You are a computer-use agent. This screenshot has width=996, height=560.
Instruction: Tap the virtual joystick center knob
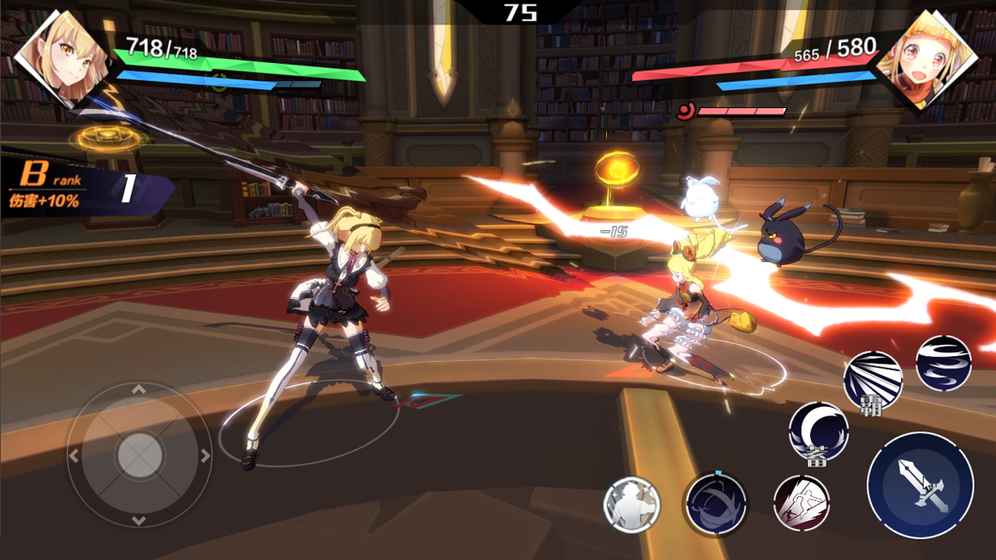click(139, 456)
